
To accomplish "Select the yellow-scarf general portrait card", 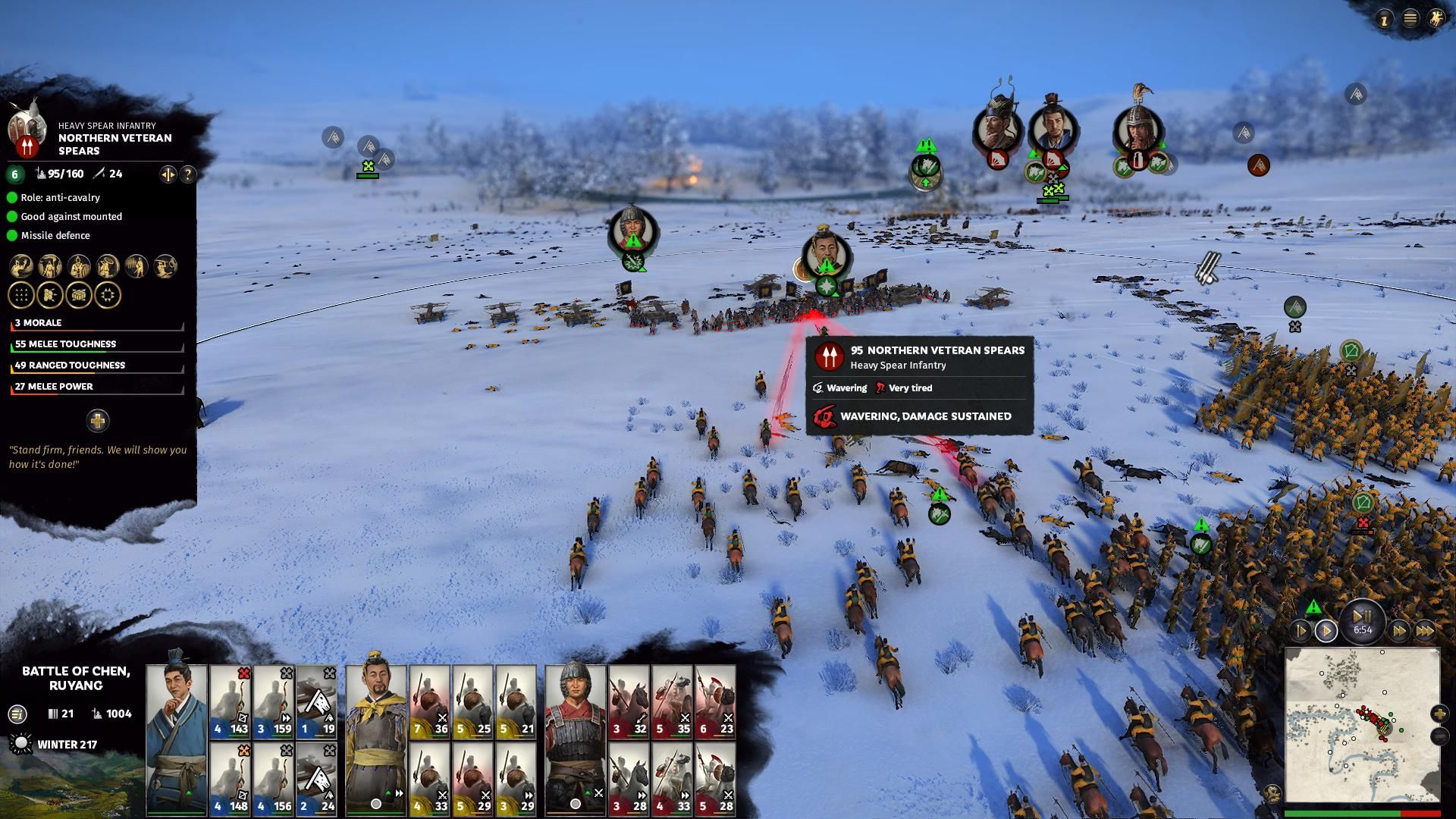I will pyautogui.click(x=375, y=739).
